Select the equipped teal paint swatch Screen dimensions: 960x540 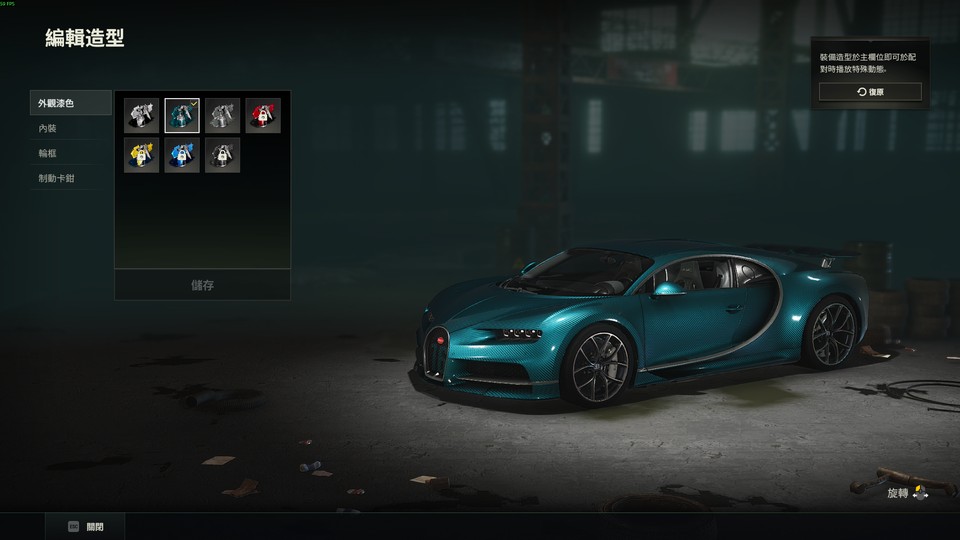click(182, 115)
